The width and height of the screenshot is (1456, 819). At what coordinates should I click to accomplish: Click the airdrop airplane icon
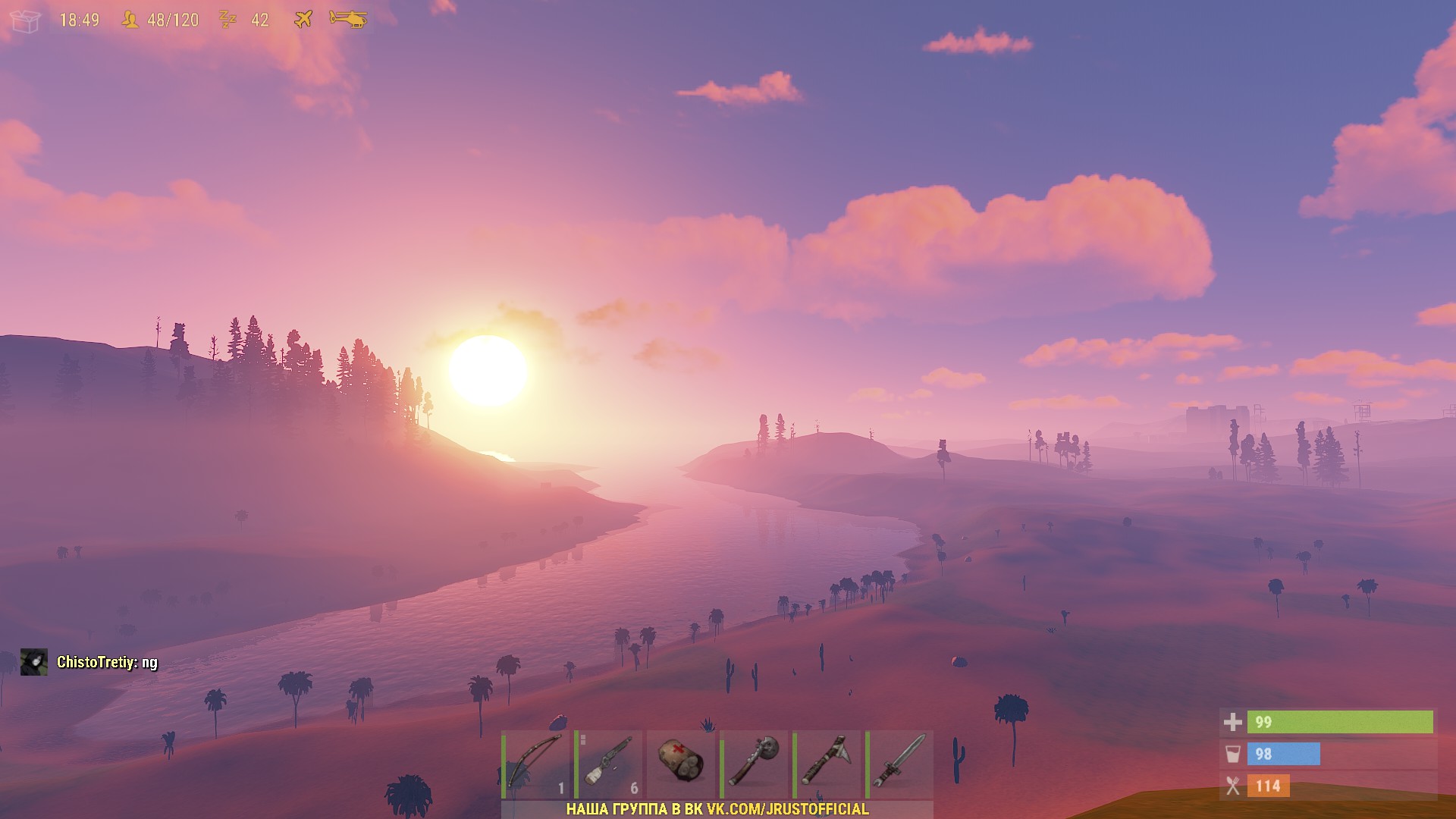[302, 20]
